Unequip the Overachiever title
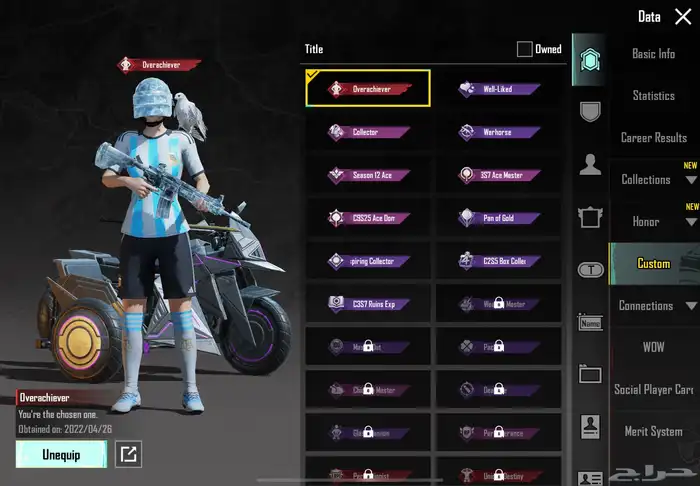Image resolution: width=700 pixels, height=486 pixels. (x=61, y=454)
